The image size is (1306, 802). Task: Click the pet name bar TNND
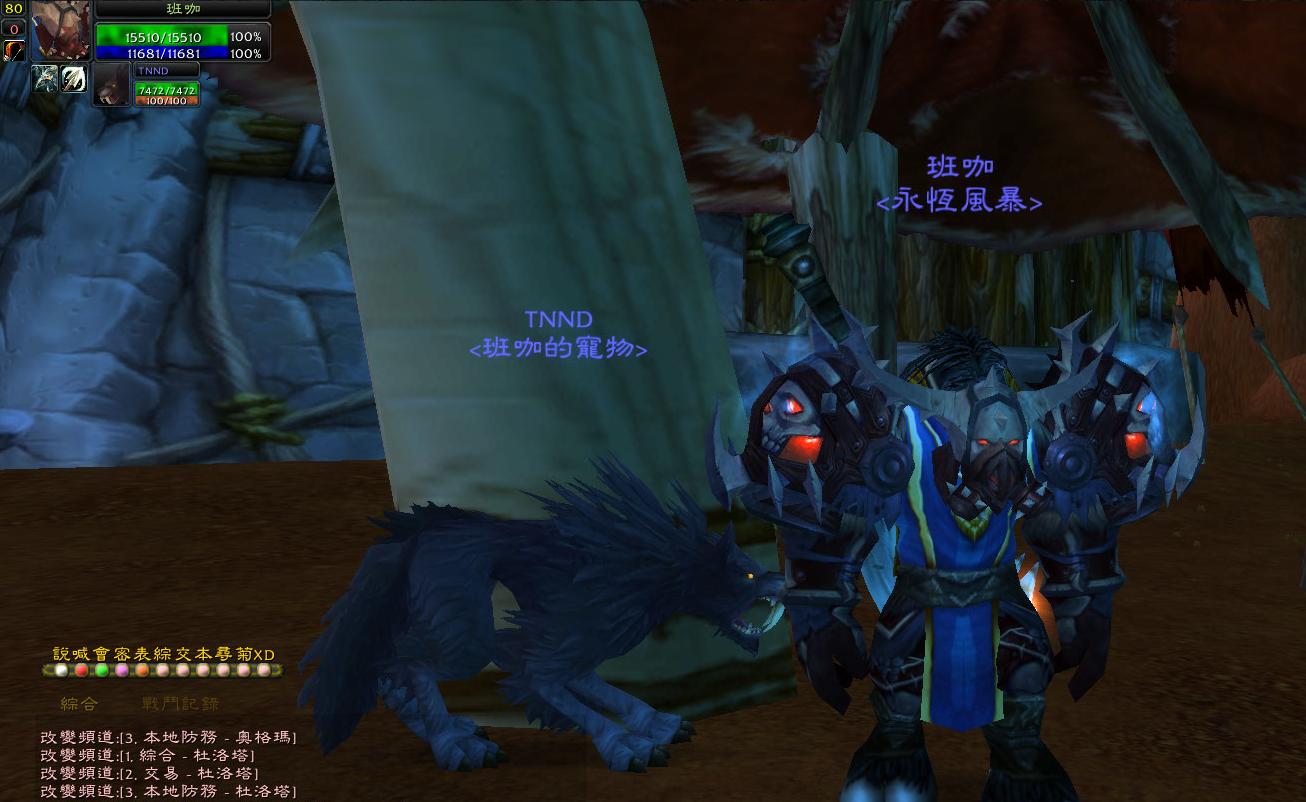(x=165, y=71)
